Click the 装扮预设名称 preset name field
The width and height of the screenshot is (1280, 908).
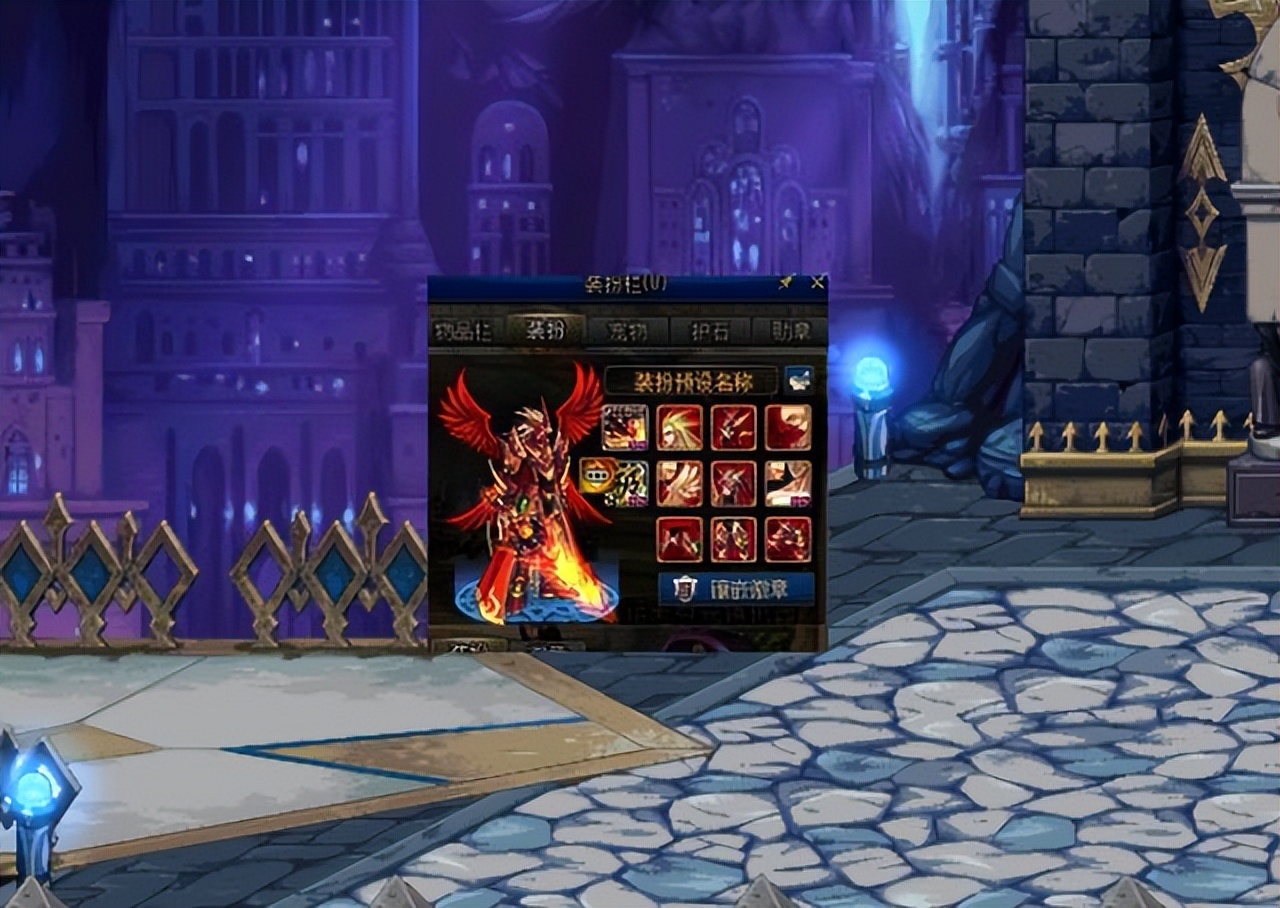tap(691, 381)
